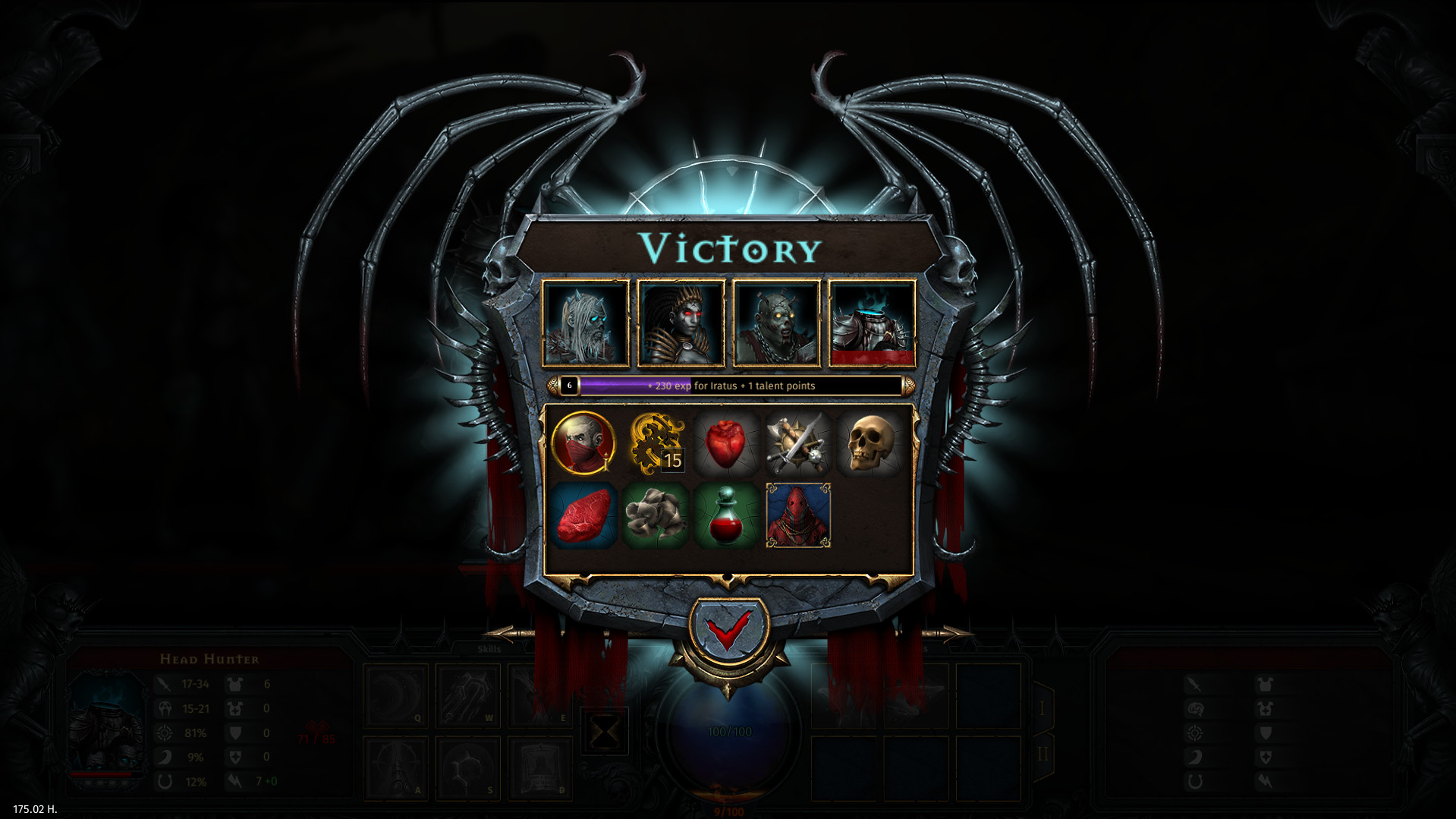The width and height of the screenshot is (1456, 819).
Task: Select the Head Hunter's Q skill icon
Action: 396,695
